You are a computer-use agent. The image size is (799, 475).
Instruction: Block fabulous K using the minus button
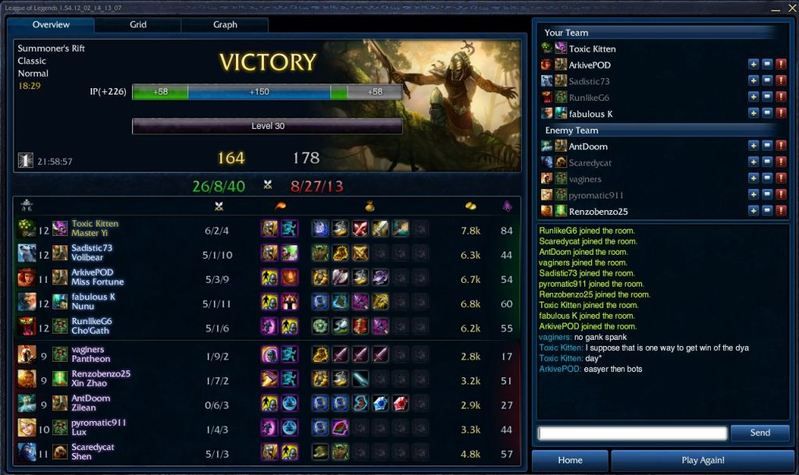coord(767,114)
